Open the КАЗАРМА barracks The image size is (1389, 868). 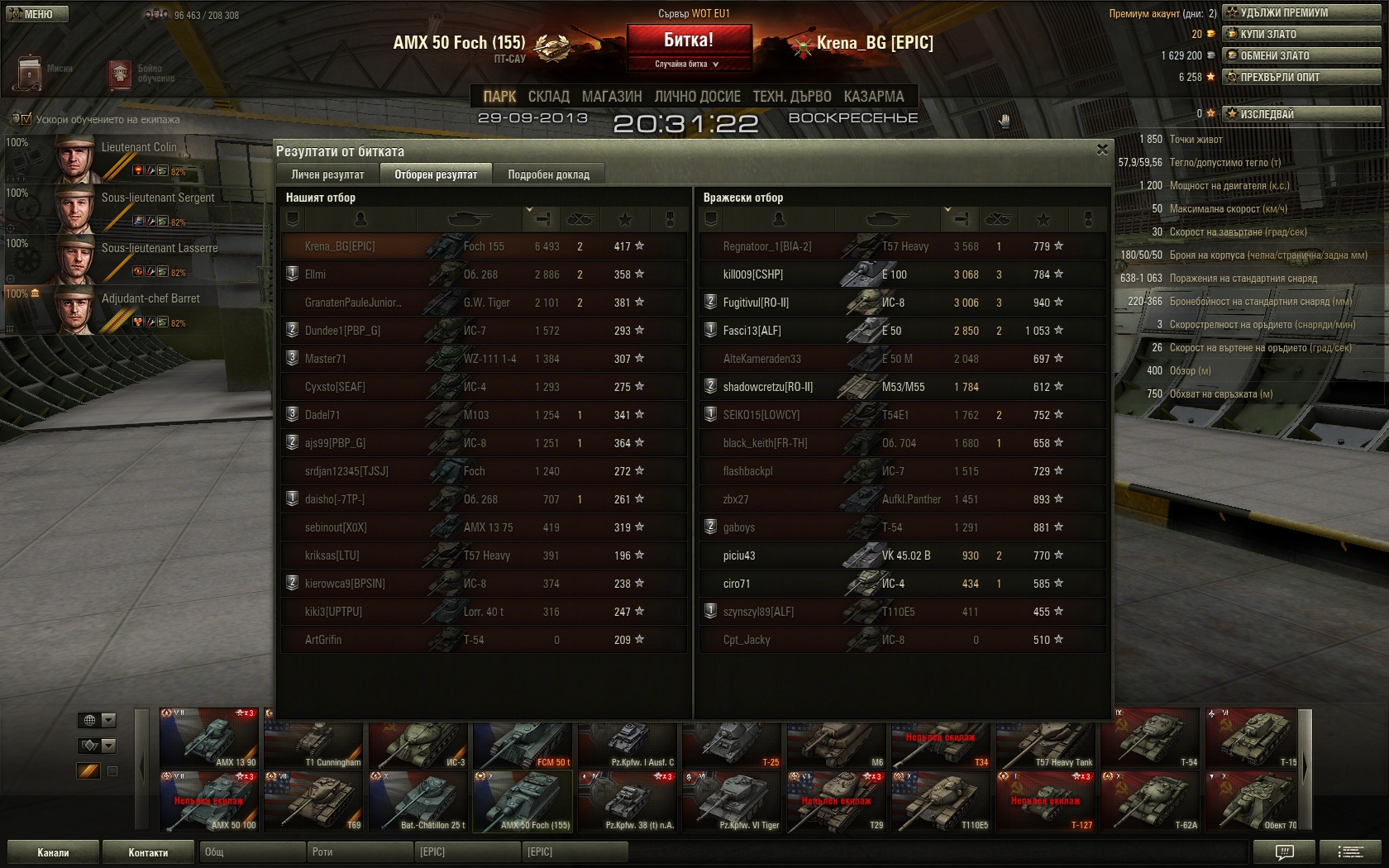tap(874, 97)
